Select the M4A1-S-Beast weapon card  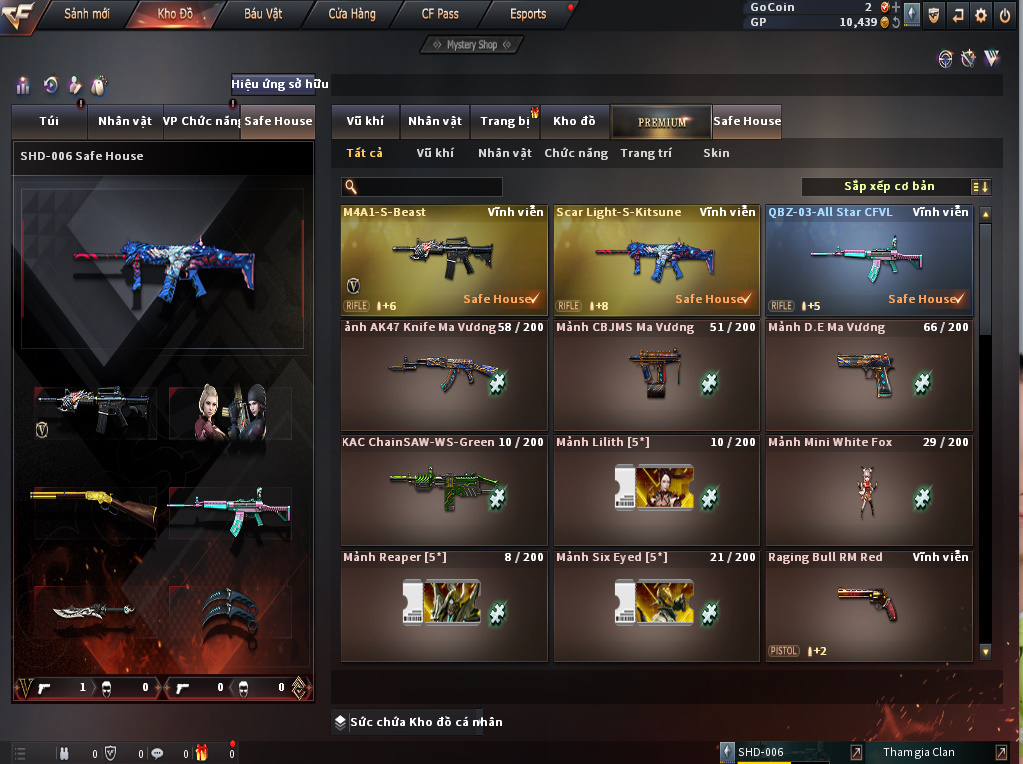[444, 260]
